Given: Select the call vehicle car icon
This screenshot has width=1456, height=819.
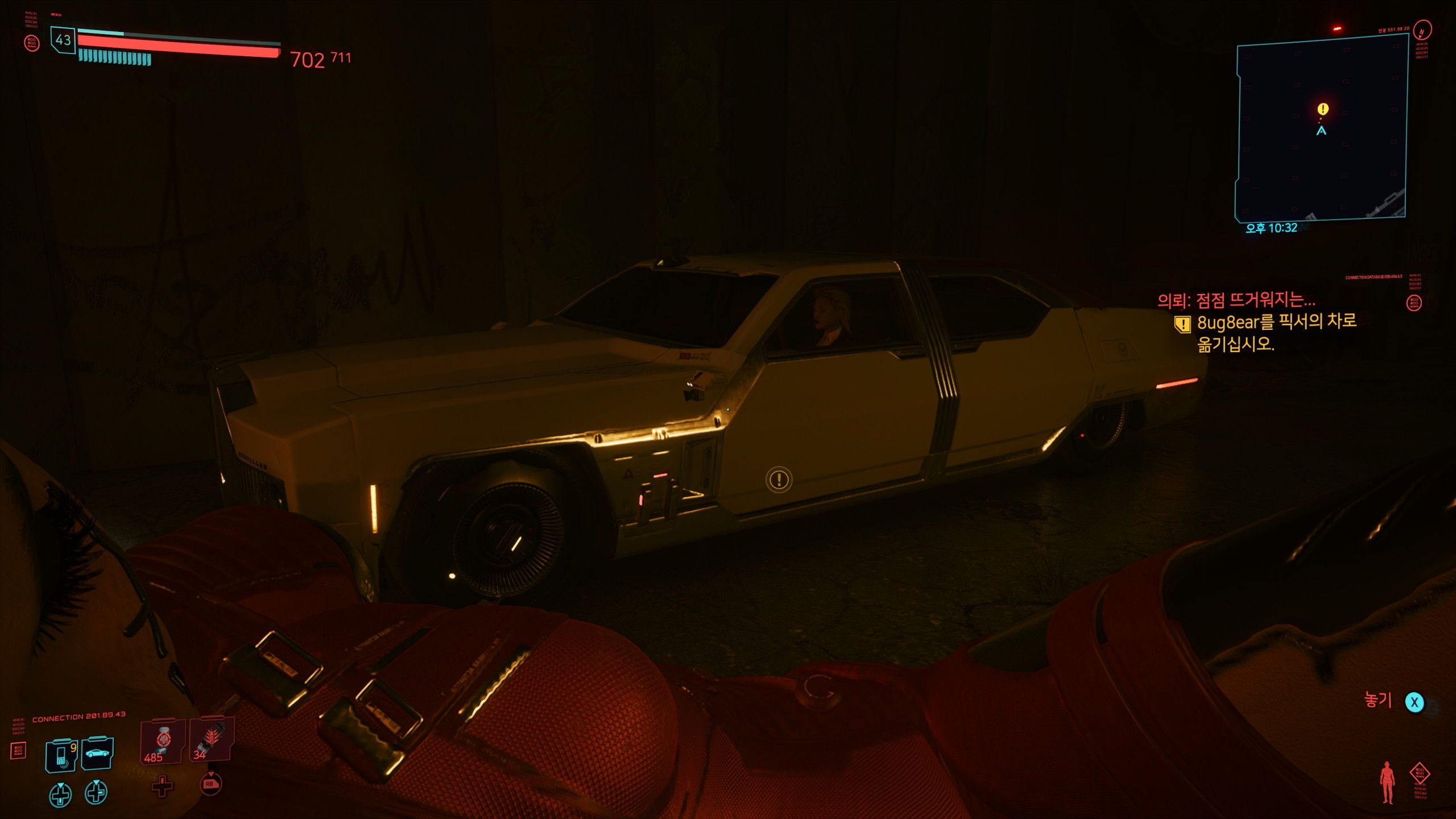Looking at the screenshot, I should [97, 754].
